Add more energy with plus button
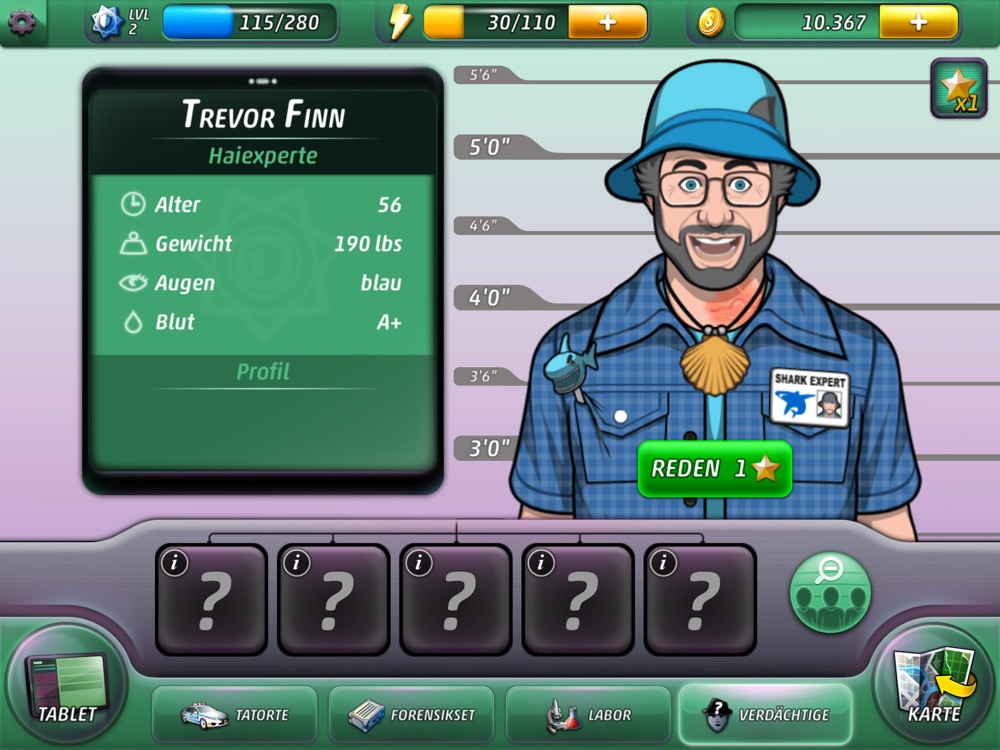 (x=607, y=22)
